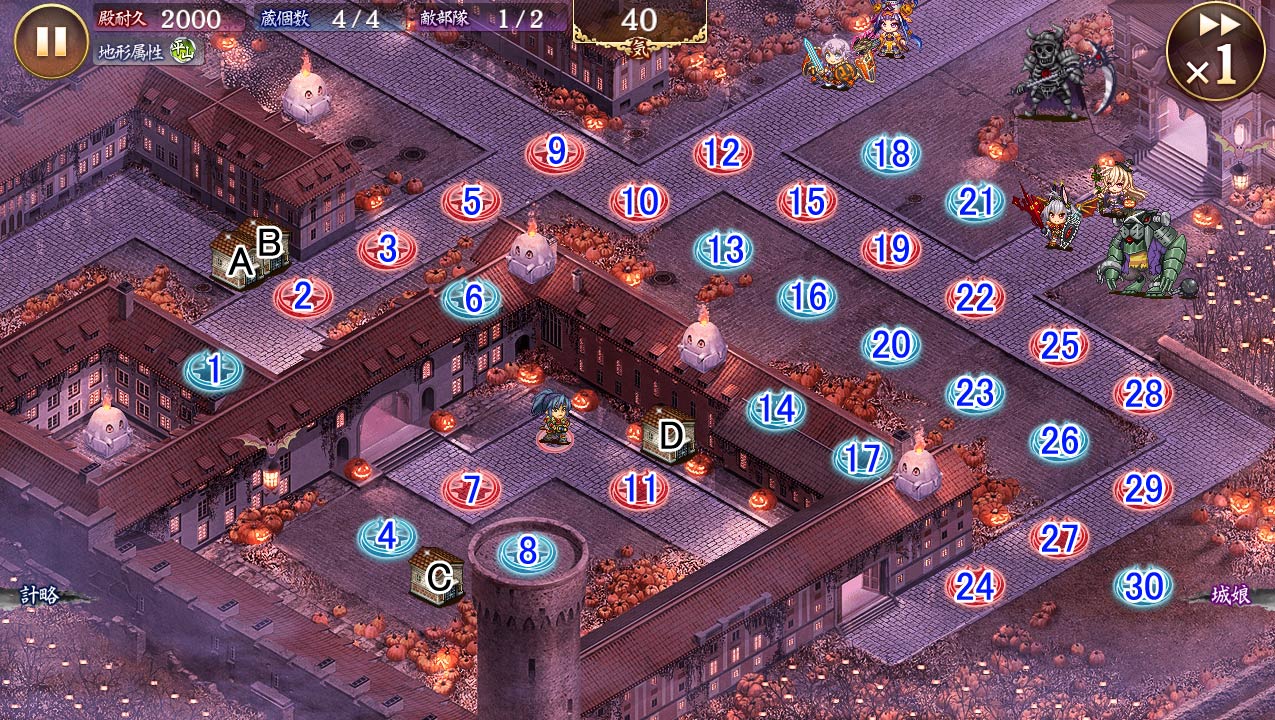Choose deployment tile 13

723,249
